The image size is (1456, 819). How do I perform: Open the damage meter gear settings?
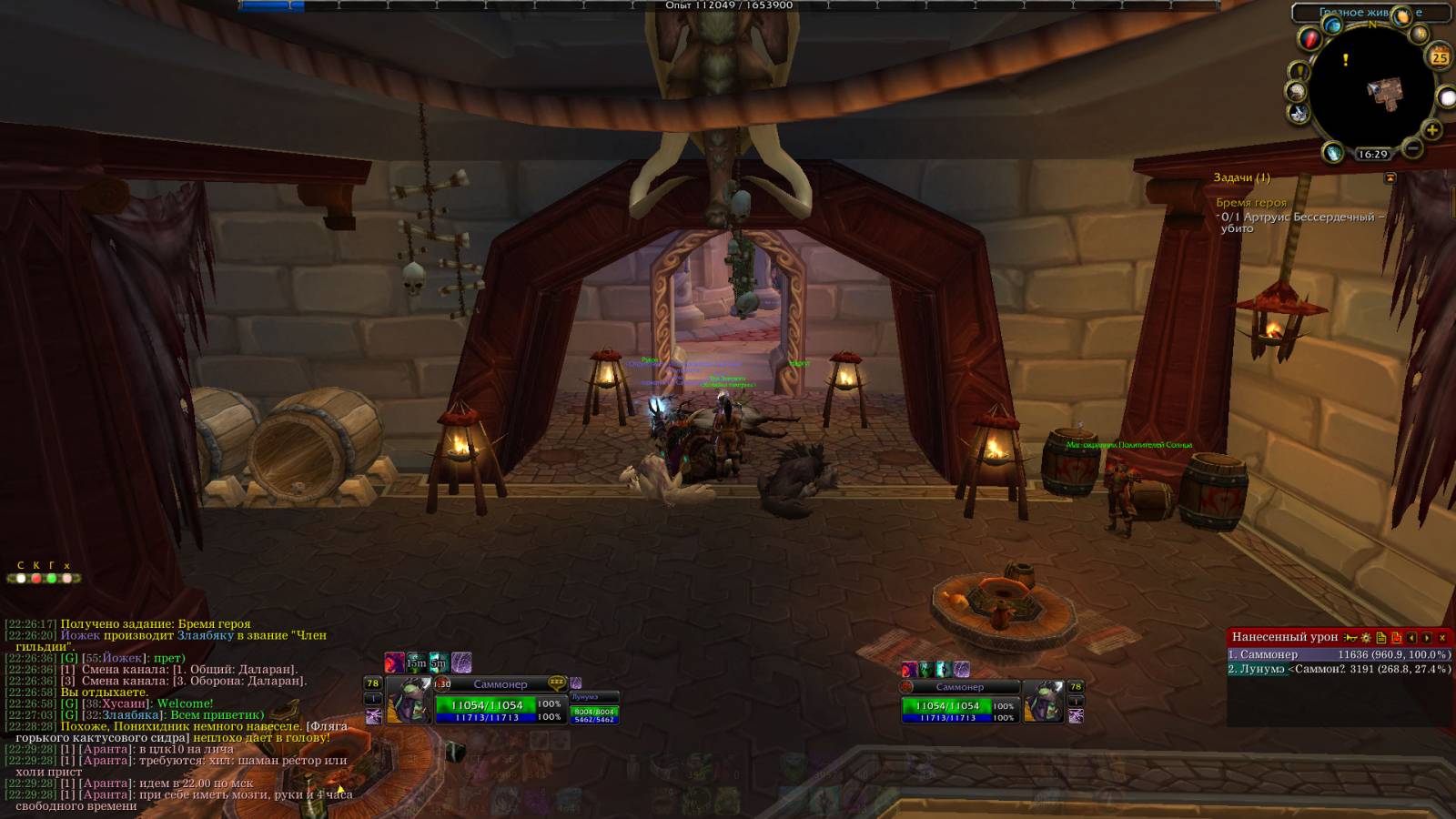point(1366,638)
